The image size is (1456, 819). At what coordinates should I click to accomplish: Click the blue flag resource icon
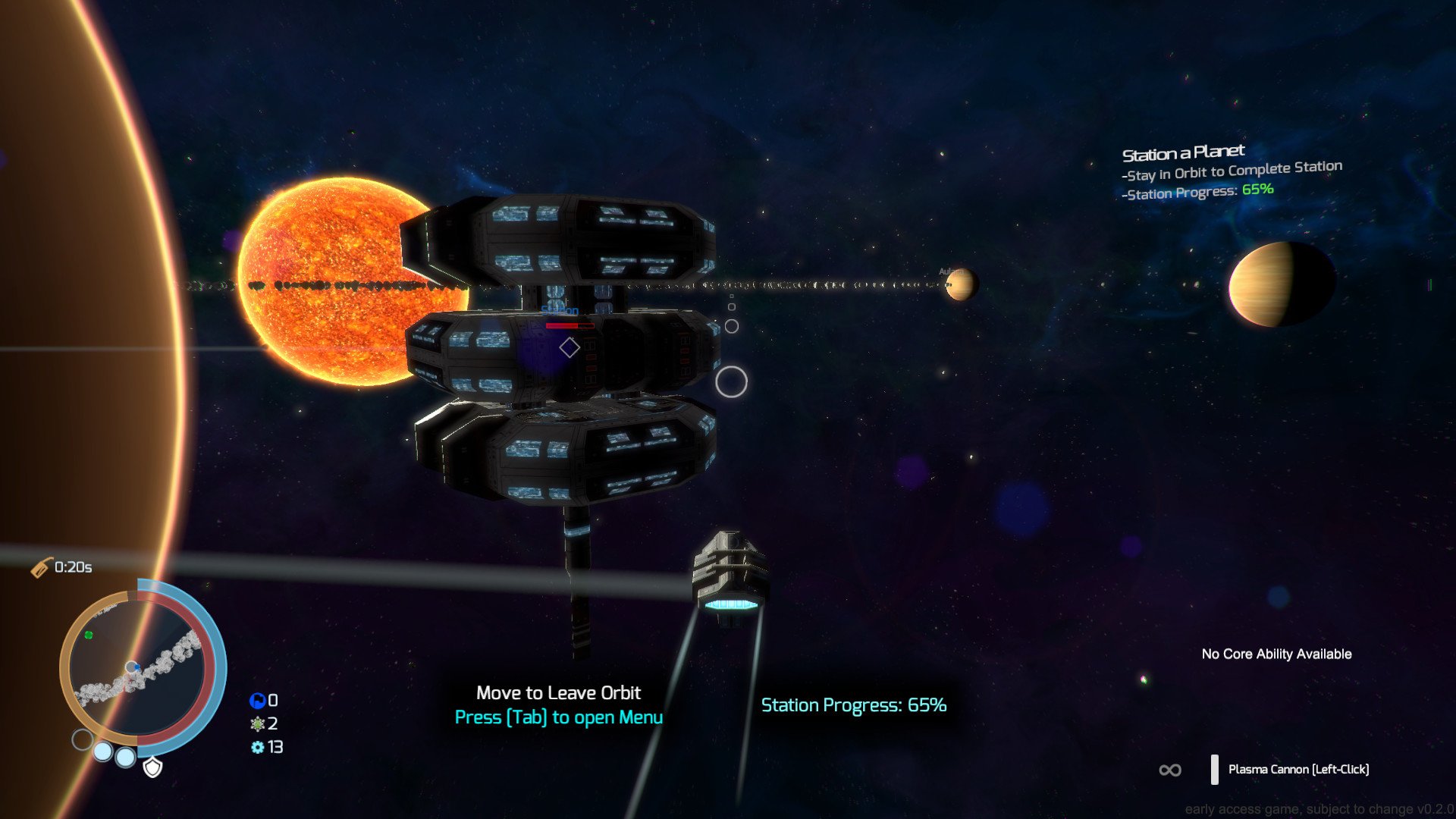pyautogui.click(x=259, y=700)
